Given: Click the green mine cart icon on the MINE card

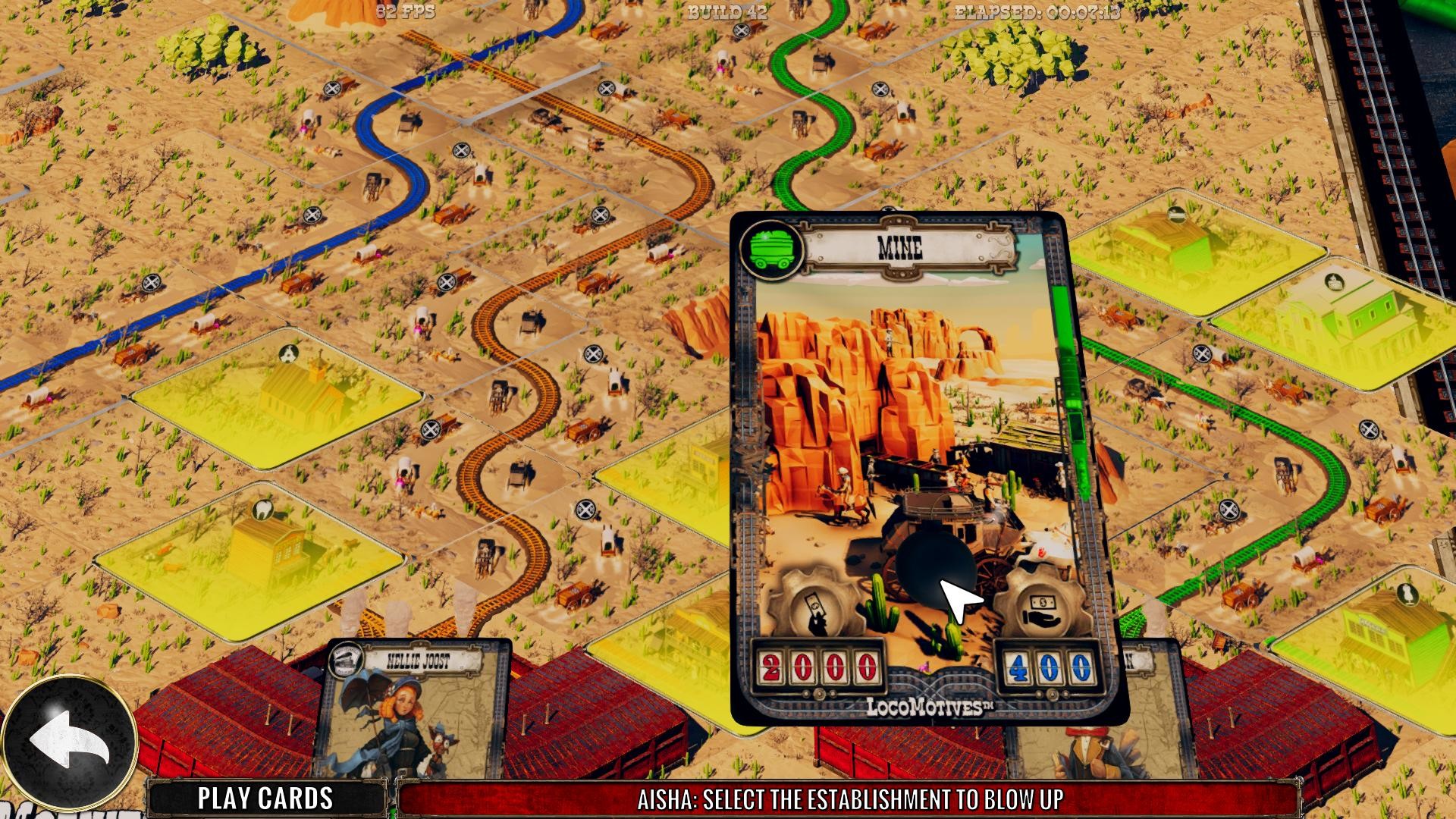Looking at the screenshot, I should pyautogui.click(x=770, y=248).
